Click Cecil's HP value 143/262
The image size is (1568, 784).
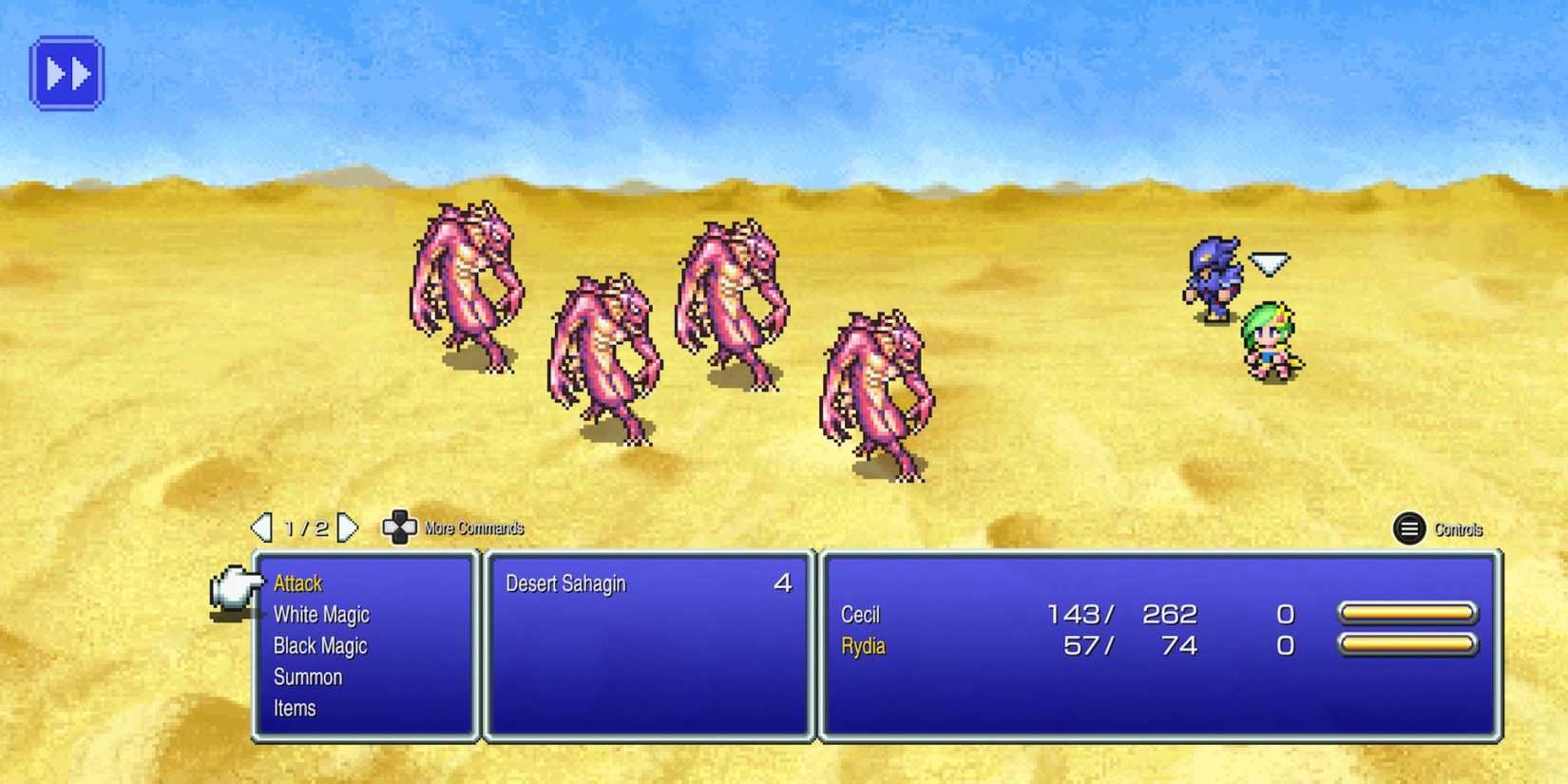(1121, 614)
